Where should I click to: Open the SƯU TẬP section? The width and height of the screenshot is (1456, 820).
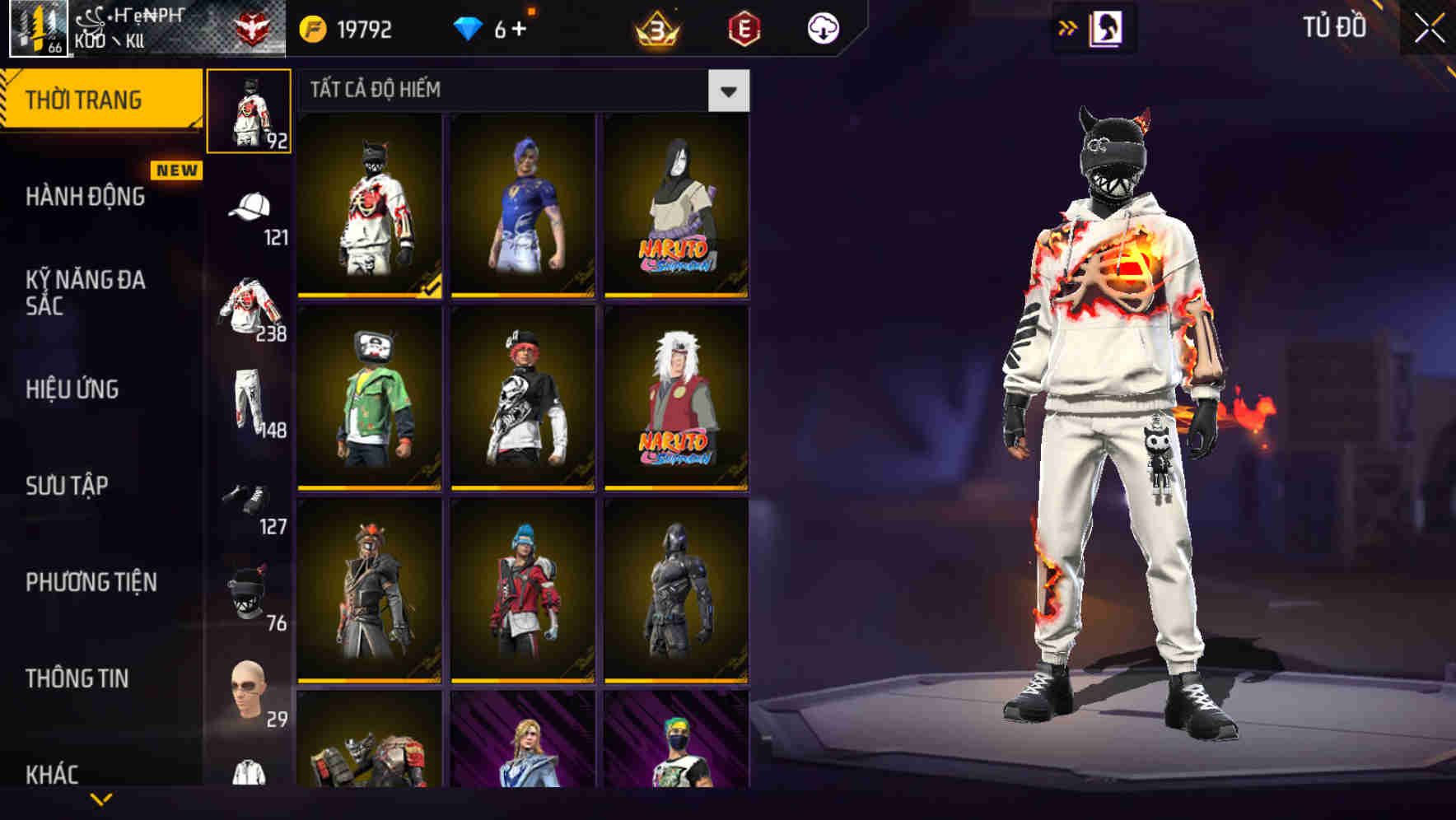coord(66,486)
